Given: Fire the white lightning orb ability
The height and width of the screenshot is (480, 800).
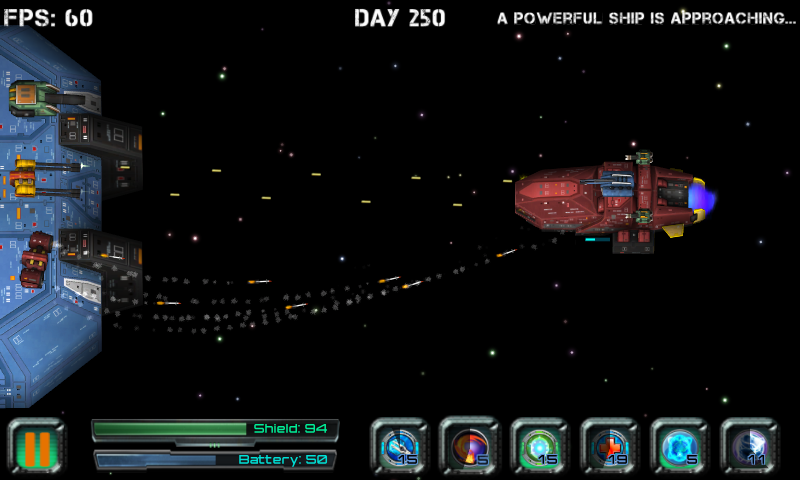Looking at the screenshot, I should (749, 446).
